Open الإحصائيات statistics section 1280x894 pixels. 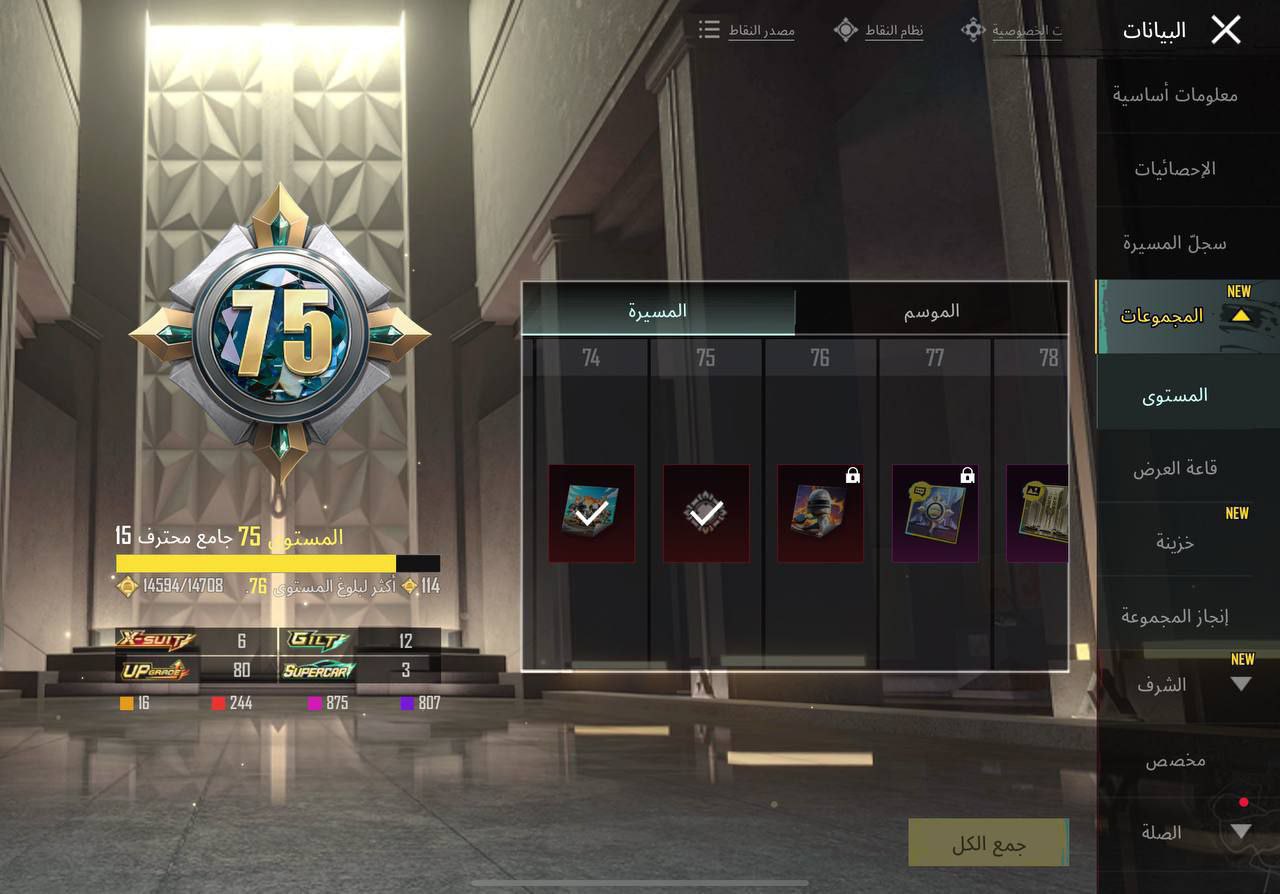tap(1175, 169)
